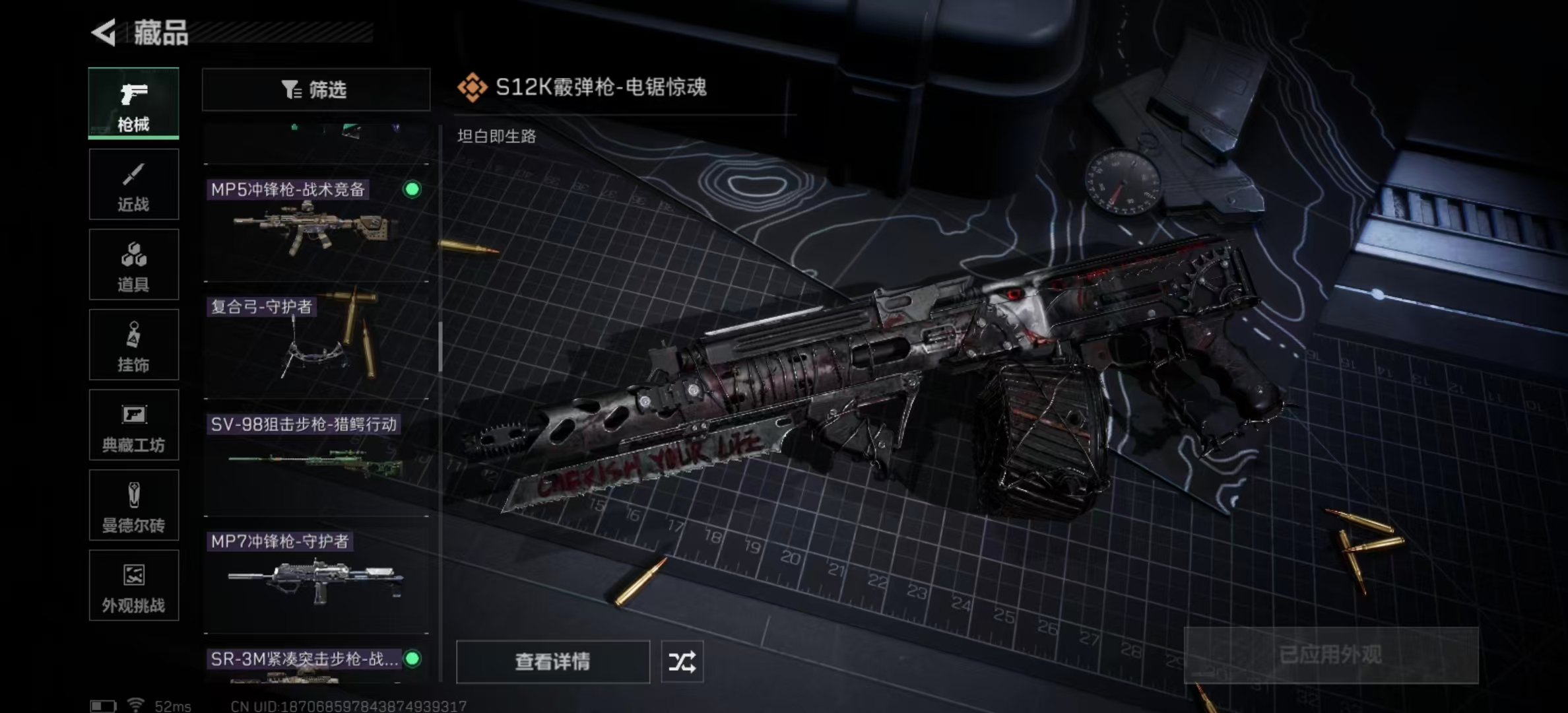Go back using the arrow beside 藏品

[x=104, y=32]
